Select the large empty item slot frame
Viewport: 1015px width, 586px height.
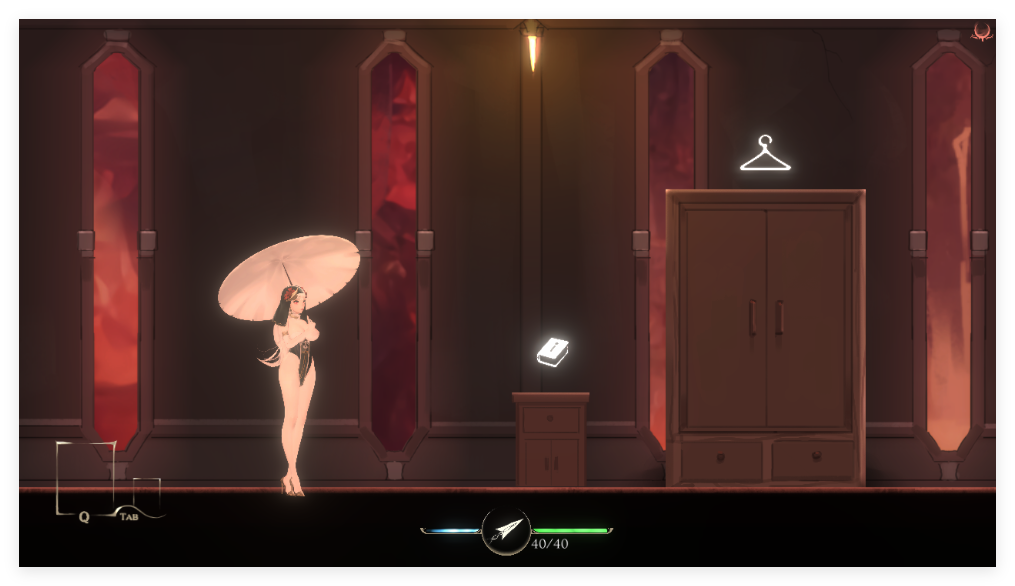pyautogui.click(x=85, y=476)
